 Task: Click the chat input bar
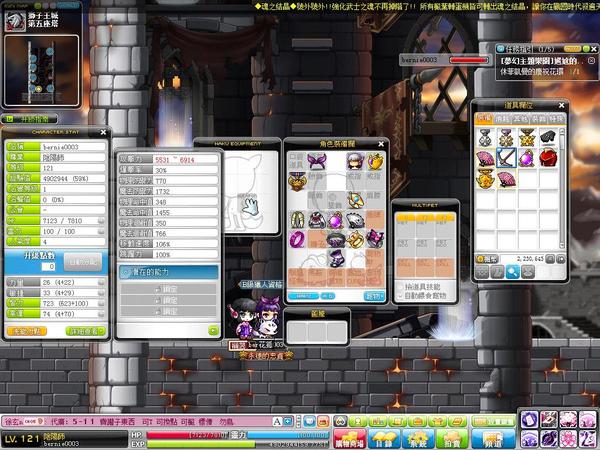point(200,423)
